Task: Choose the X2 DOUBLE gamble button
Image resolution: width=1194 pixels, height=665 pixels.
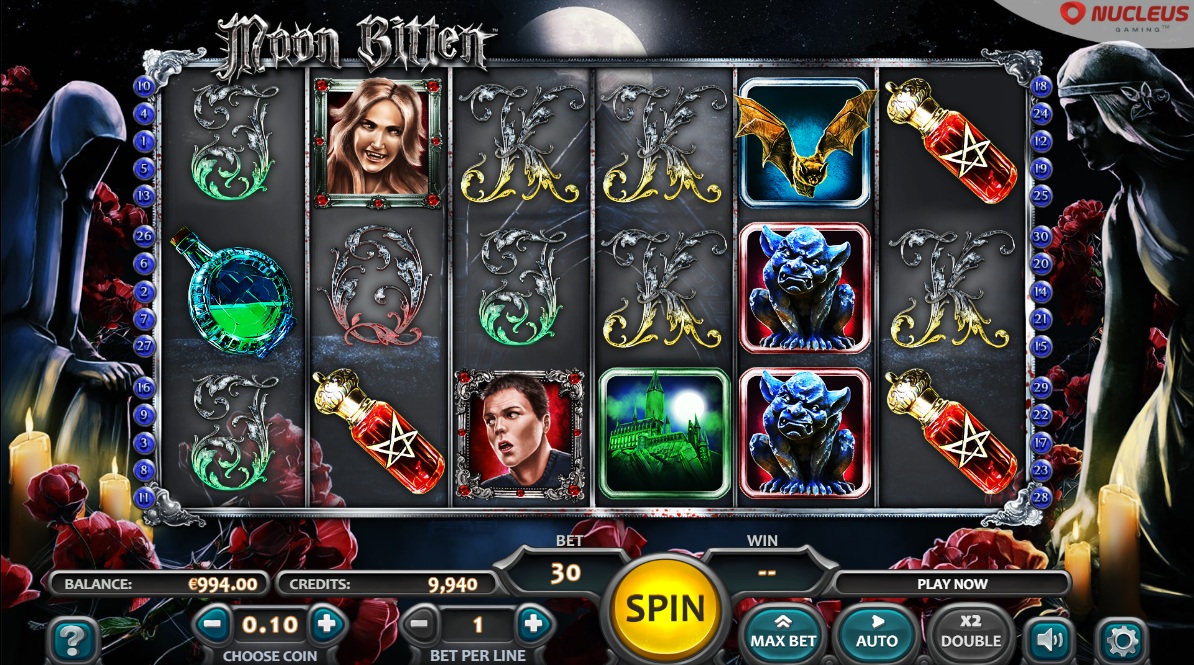Action: [969, 631]
